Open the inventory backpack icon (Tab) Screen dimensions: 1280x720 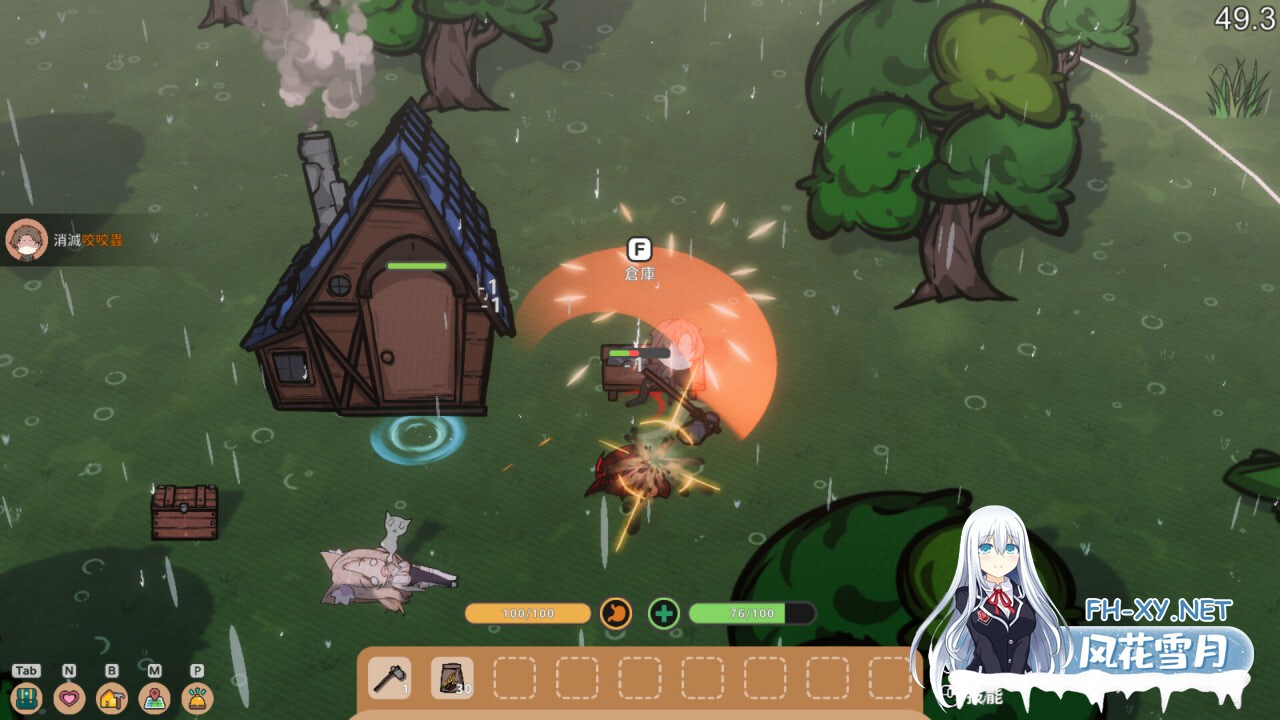(26, 698)
